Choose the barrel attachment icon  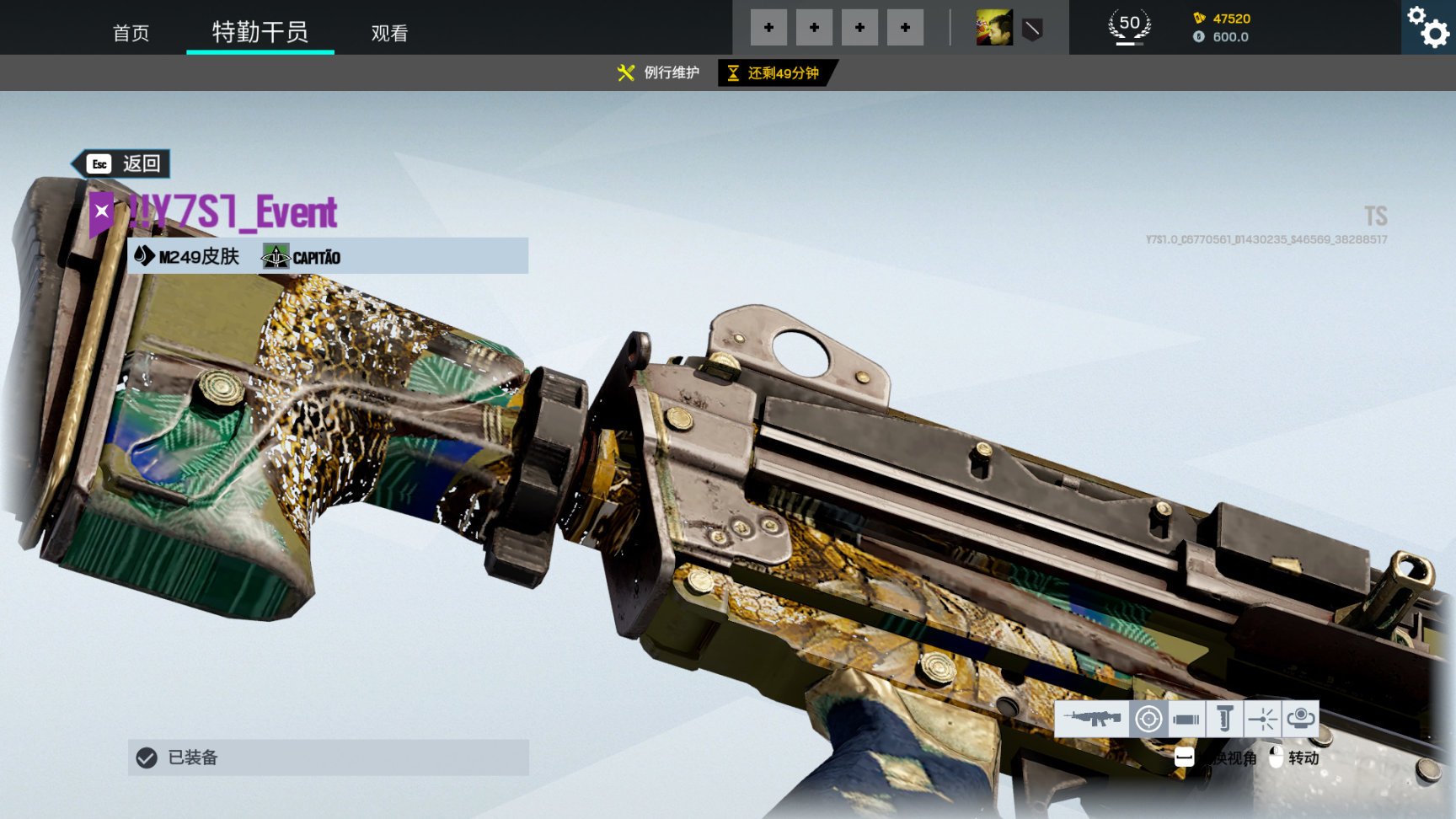pos(1186,719)
